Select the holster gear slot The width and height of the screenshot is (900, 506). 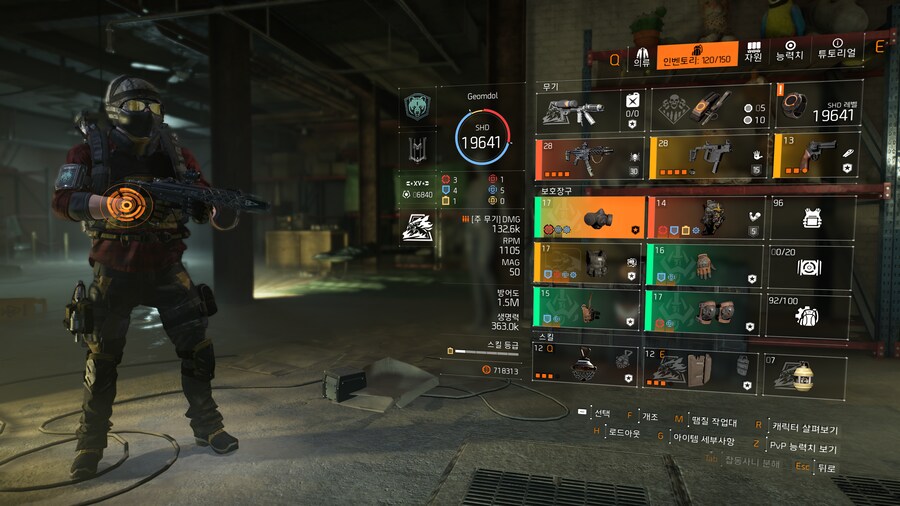[x=591, y=311]
